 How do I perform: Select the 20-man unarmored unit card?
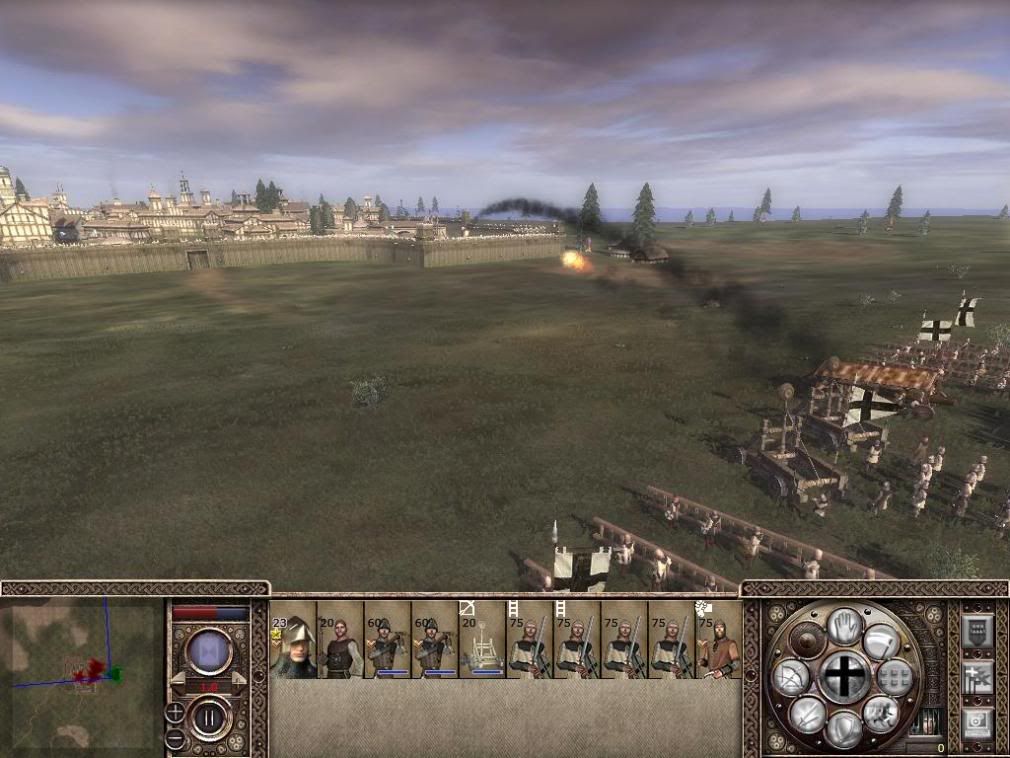click(x=340, y=640)
